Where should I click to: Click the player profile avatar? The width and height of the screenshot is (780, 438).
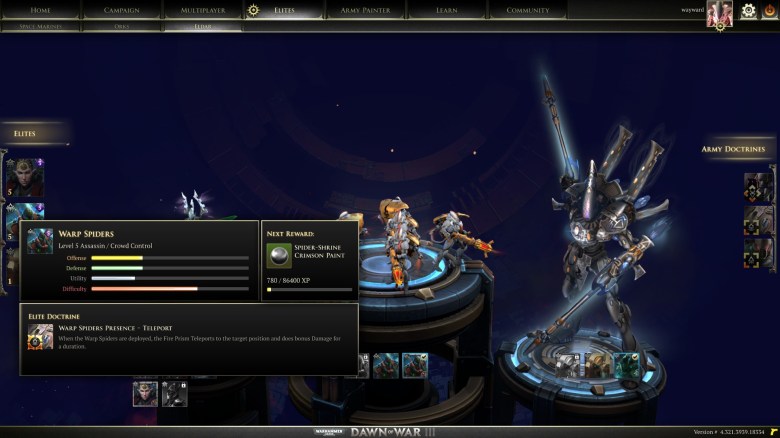[720, 13]
